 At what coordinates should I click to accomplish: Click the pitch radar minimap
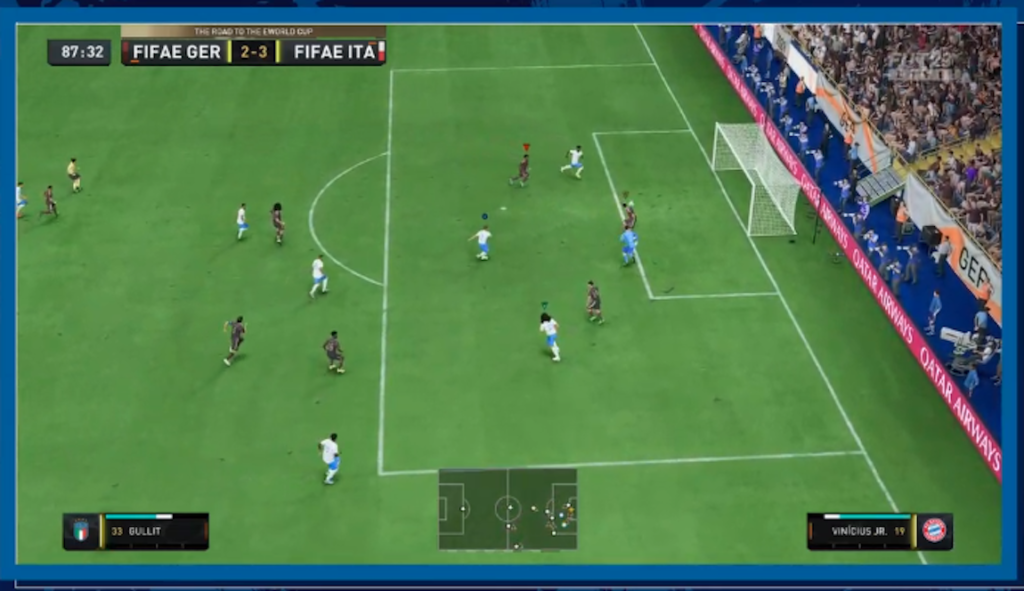point(507,509)
